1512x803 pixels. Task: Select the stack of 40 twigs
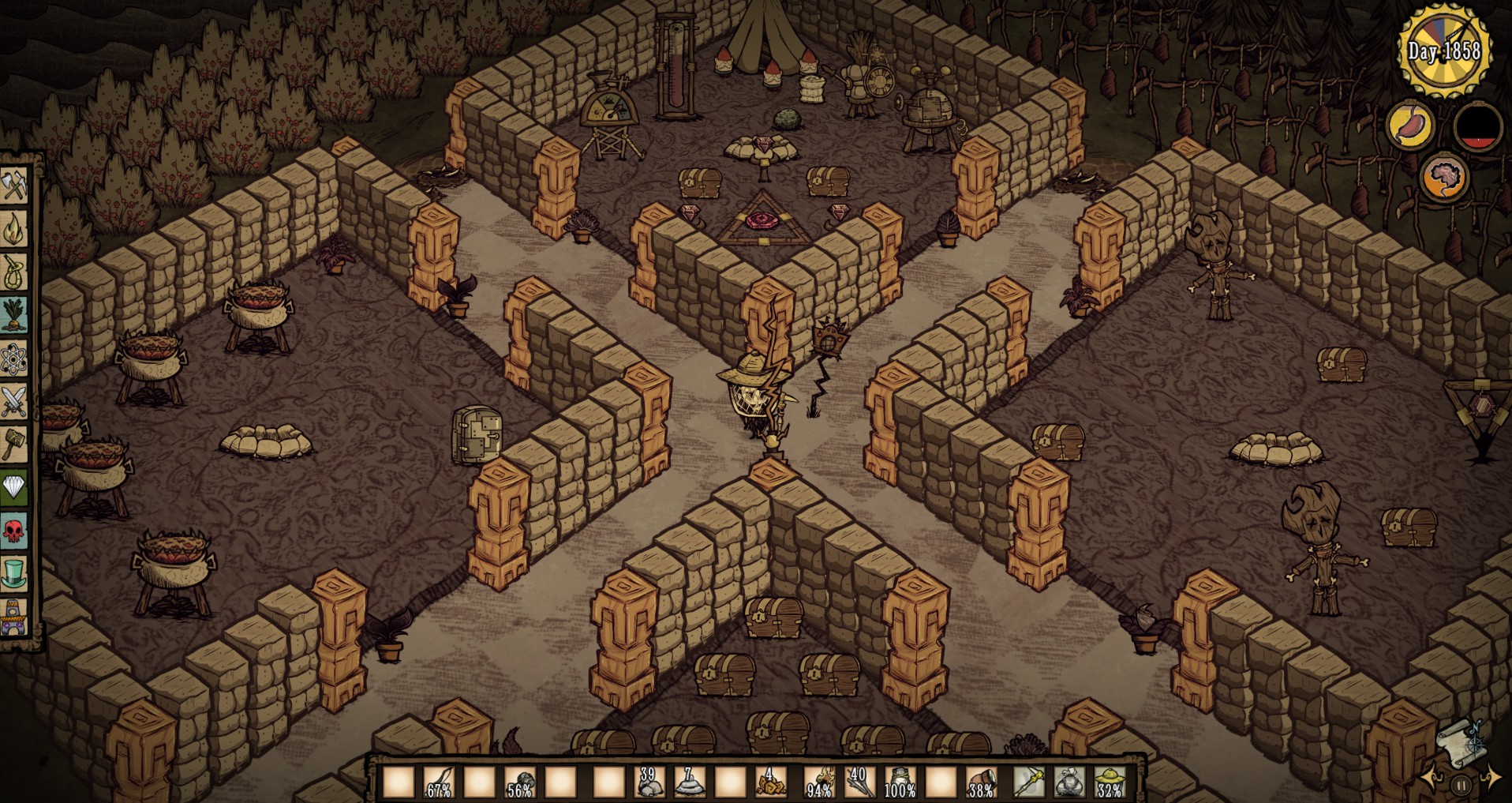pyautogui.click(x=859, y=782)
